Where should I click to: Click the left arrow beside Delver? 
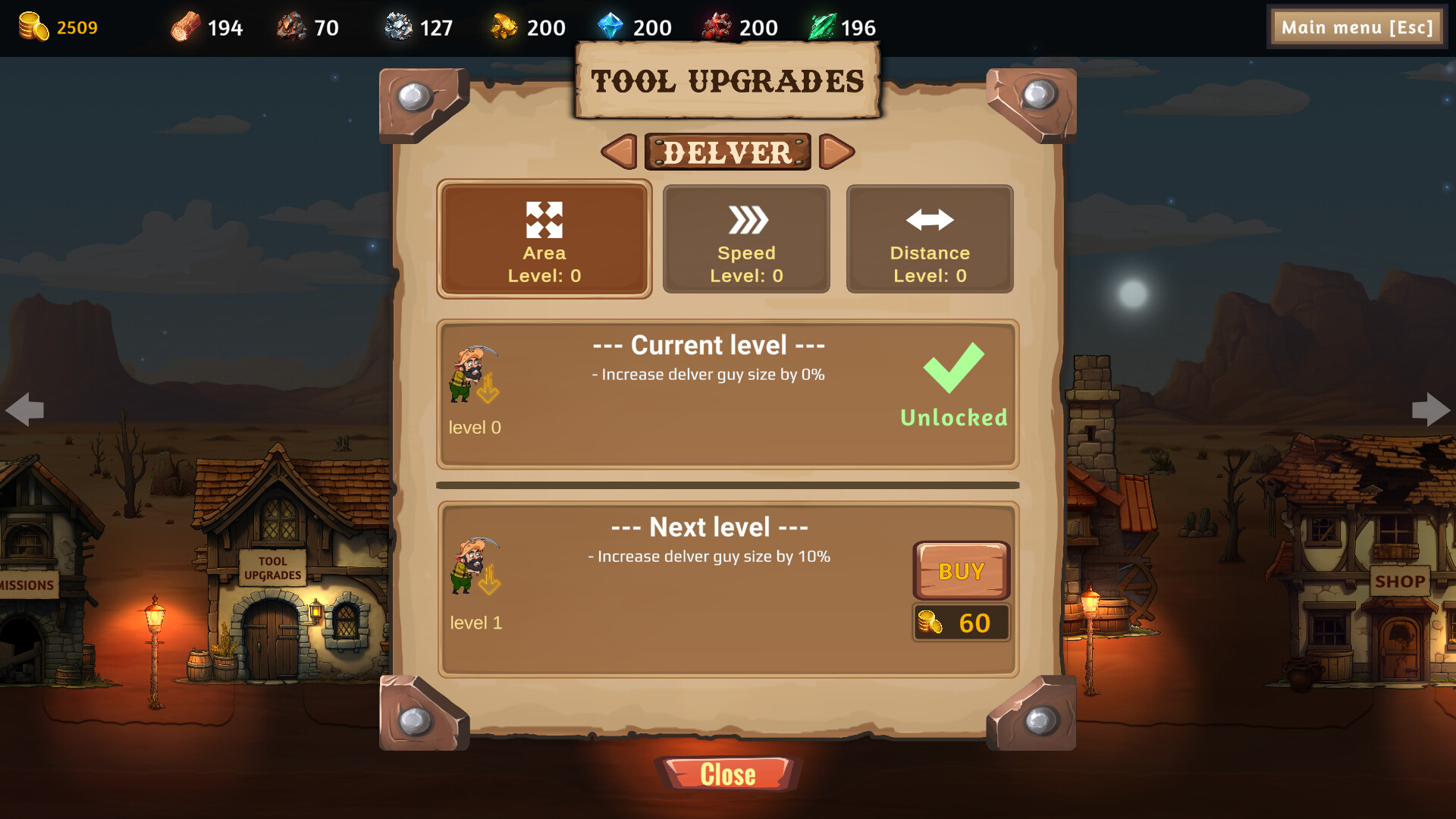coord(619,152)
